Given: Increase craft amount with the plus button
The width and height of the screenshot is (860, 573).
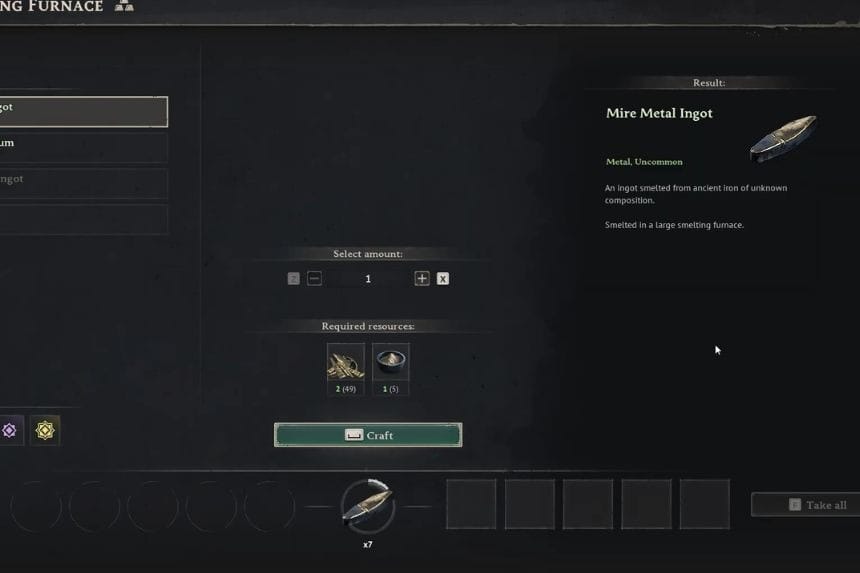Looking at the screenshot, I should [422, 279].
